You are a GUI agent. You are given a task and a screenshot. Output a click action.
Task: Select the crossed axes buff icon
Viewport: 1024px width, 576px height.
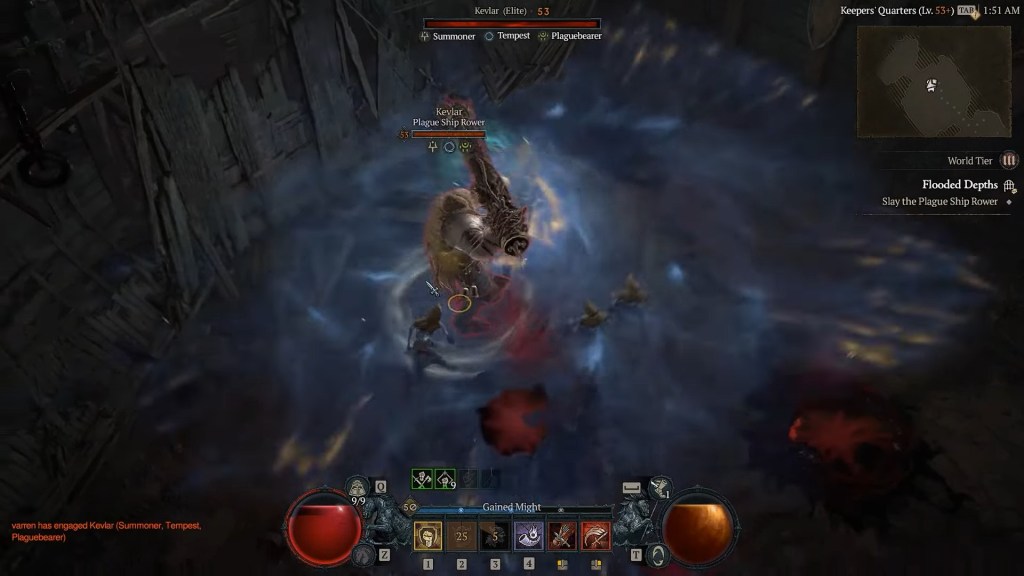pyautogui.click(x=423, y=479)
